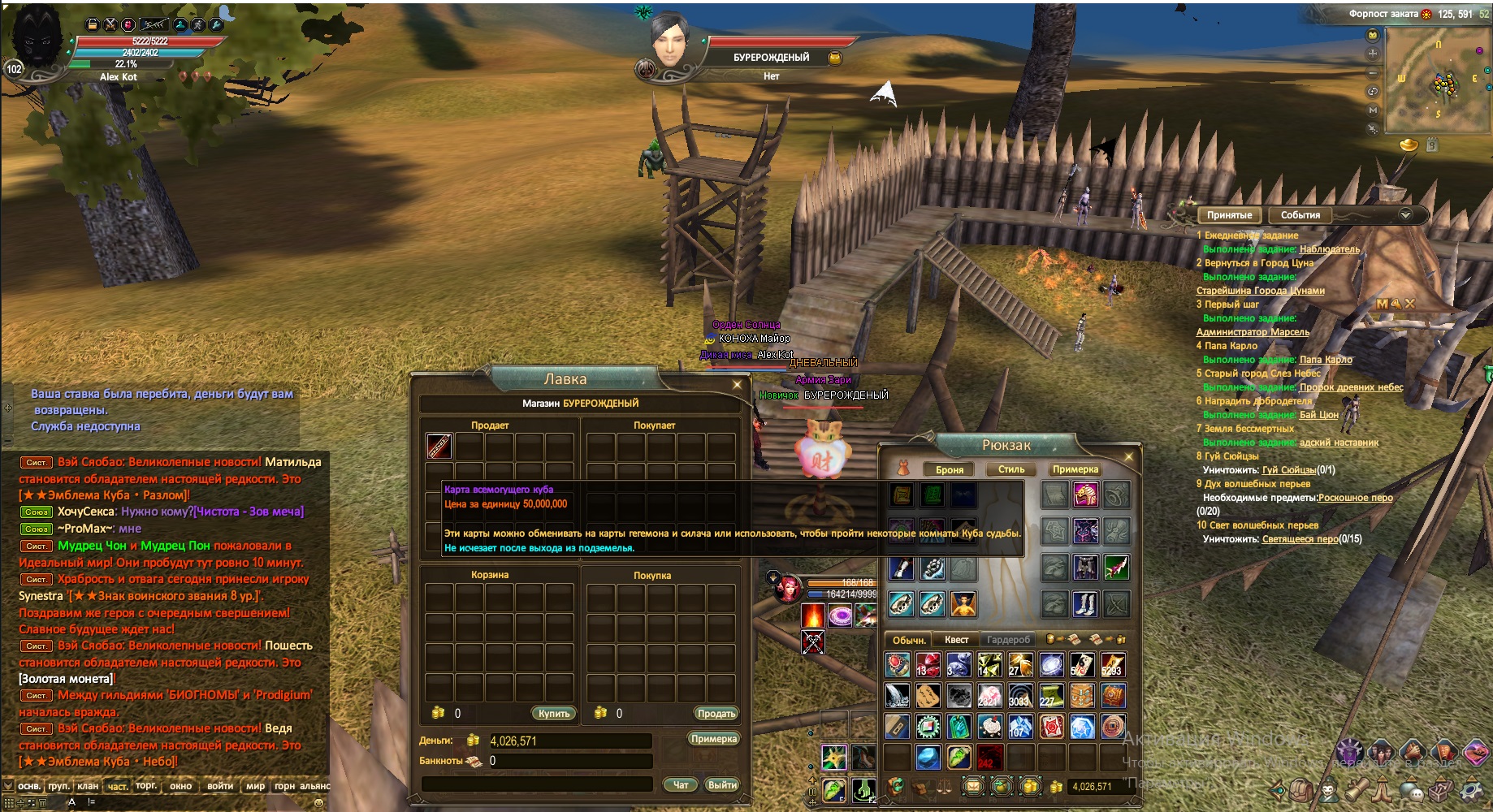Switch to the Стиль tab
Image resolution: width=1493 pixels, height=812 pixels.
click(1011, 469)
